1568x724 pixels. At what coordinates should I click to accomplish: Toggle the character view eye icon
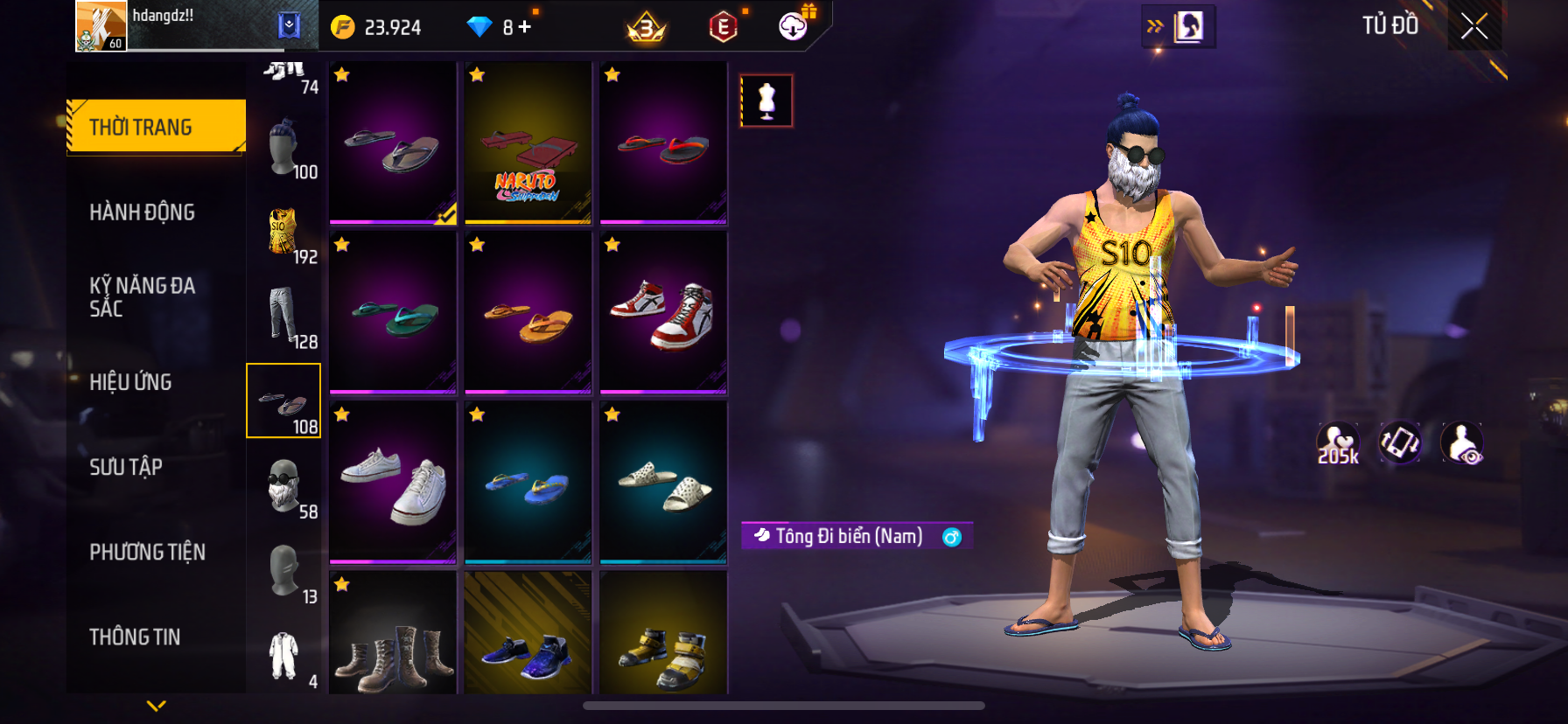1462,443
